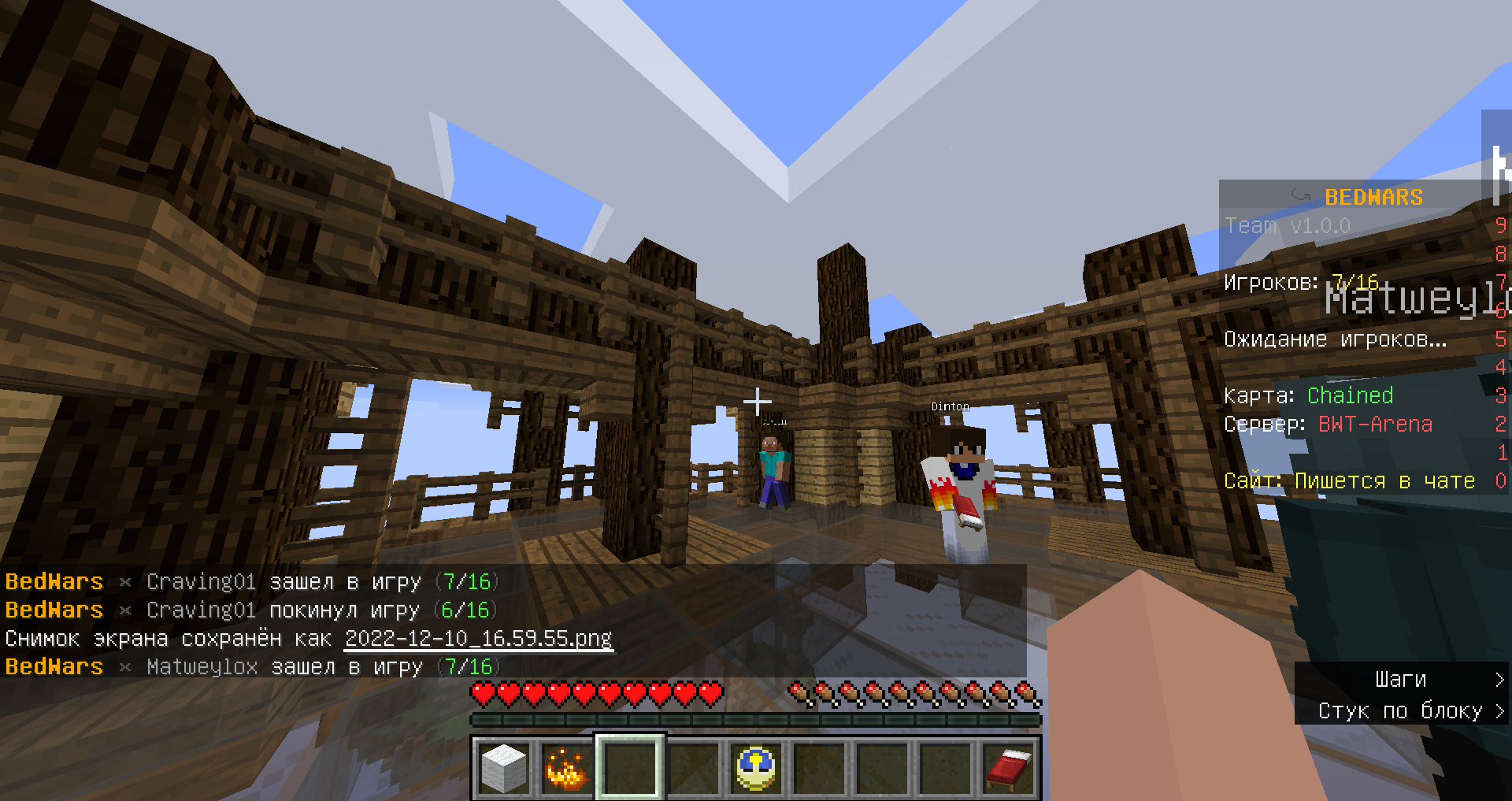Image resolution: width=1512 pixels, height=801 pixels.
Task: Click the "Игроков: 7/16" scoreboard entry
Action: coord(1299,282)
